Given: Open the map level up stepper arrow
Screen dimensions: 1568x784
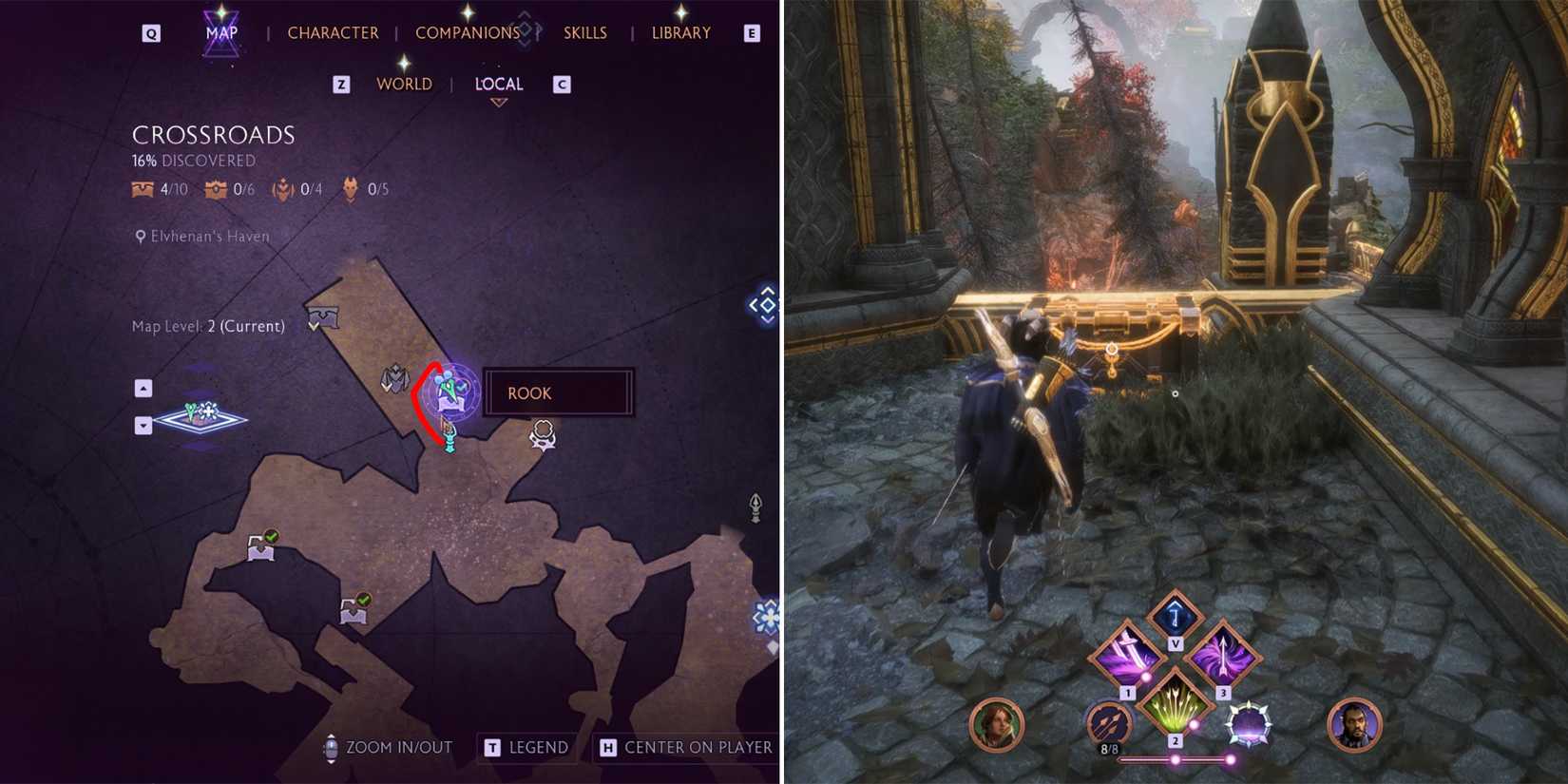Looking at the screenshot, I should pyautogui.click(x=143, y=388).
